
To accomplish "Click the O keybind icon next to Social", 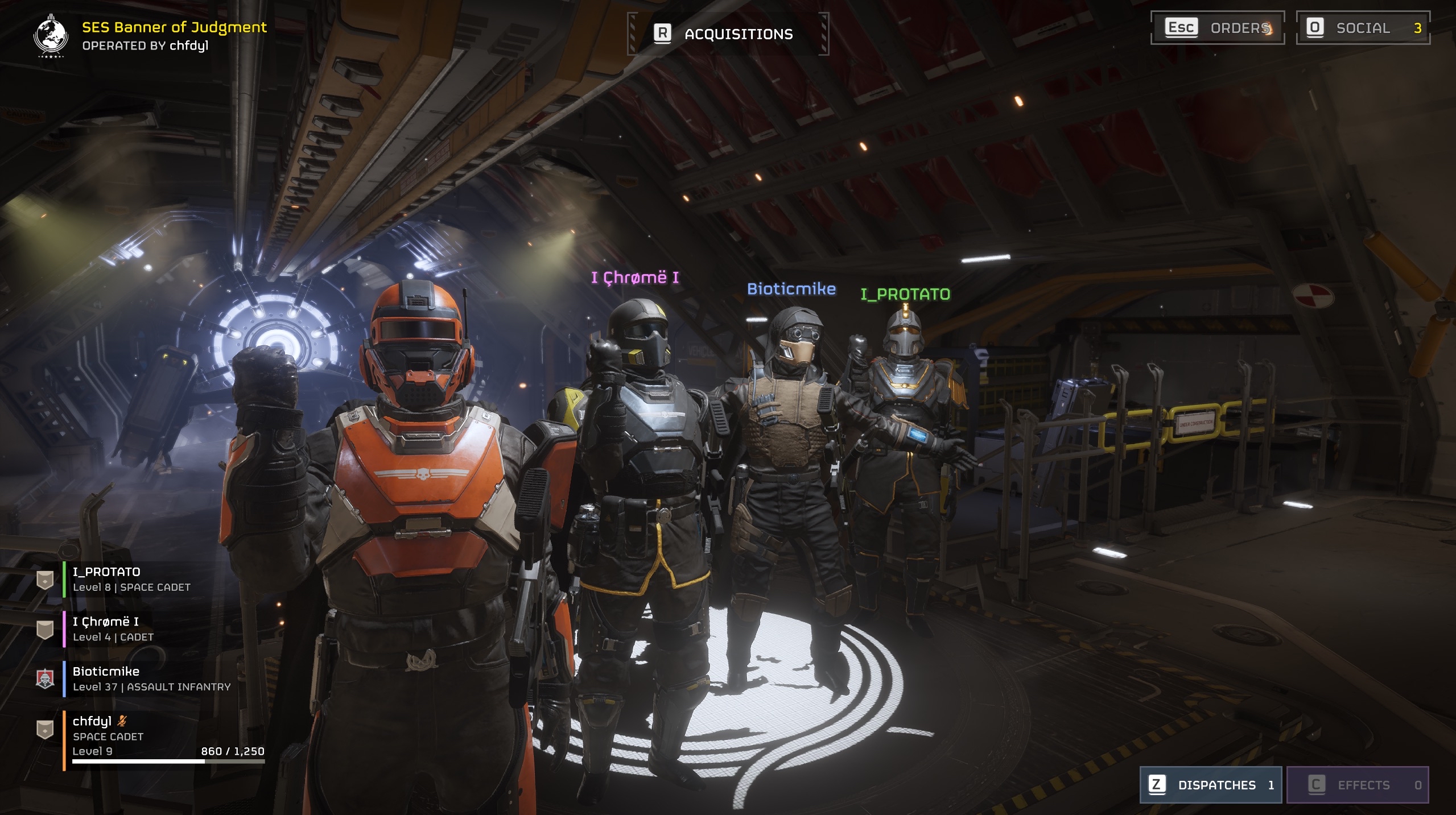I will point(1315,26).
